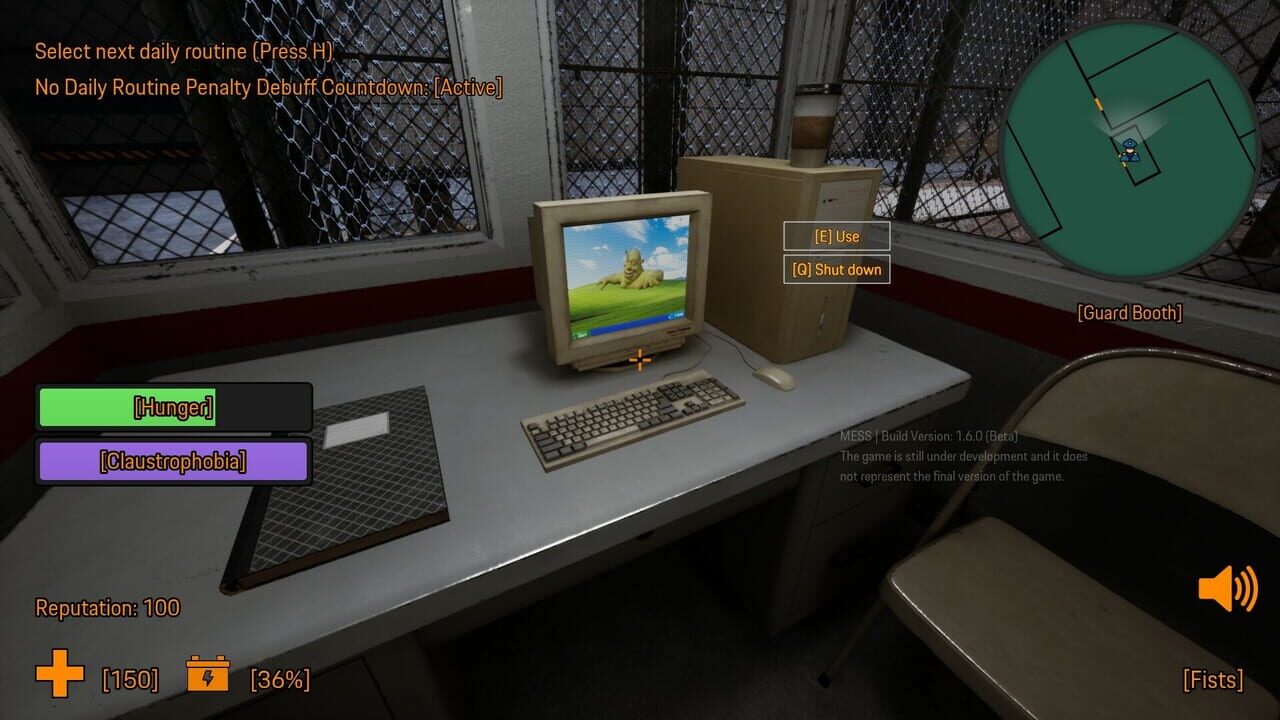Click the Reputation: 100 counter
1280x720 pixels.
pos(106,608)
